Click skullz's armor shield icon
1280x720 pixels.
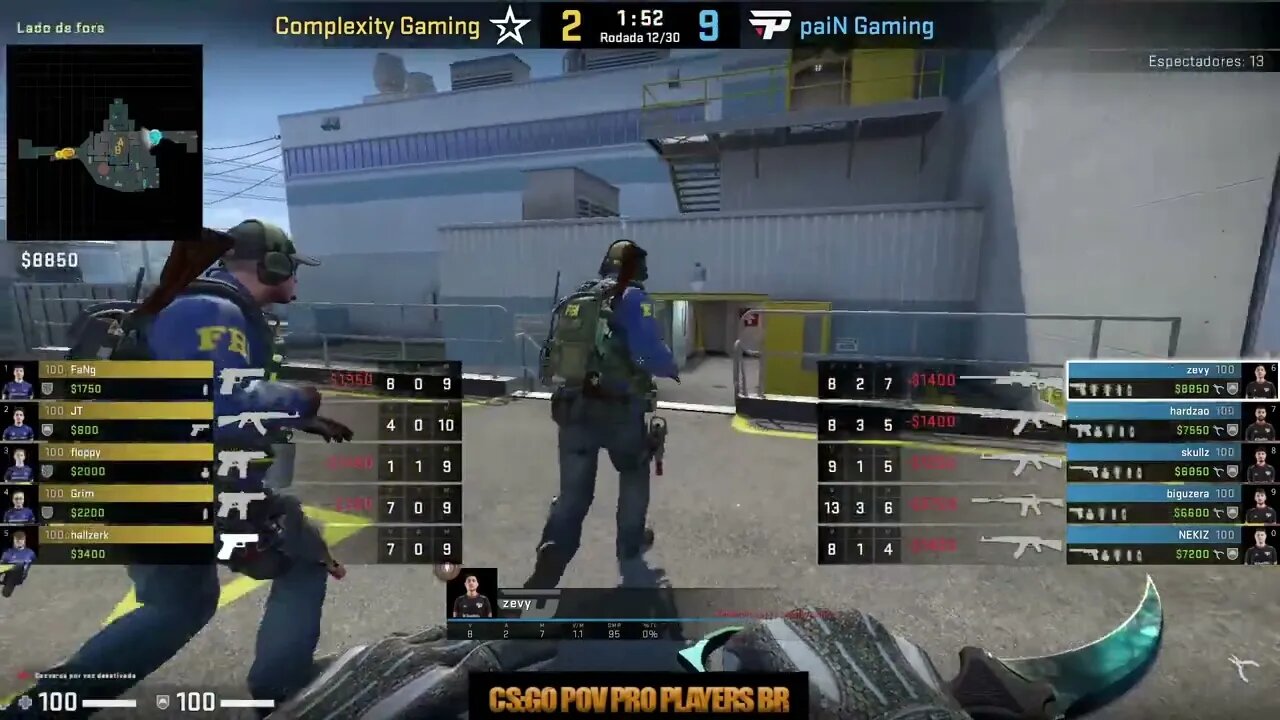pos(1233,470)
